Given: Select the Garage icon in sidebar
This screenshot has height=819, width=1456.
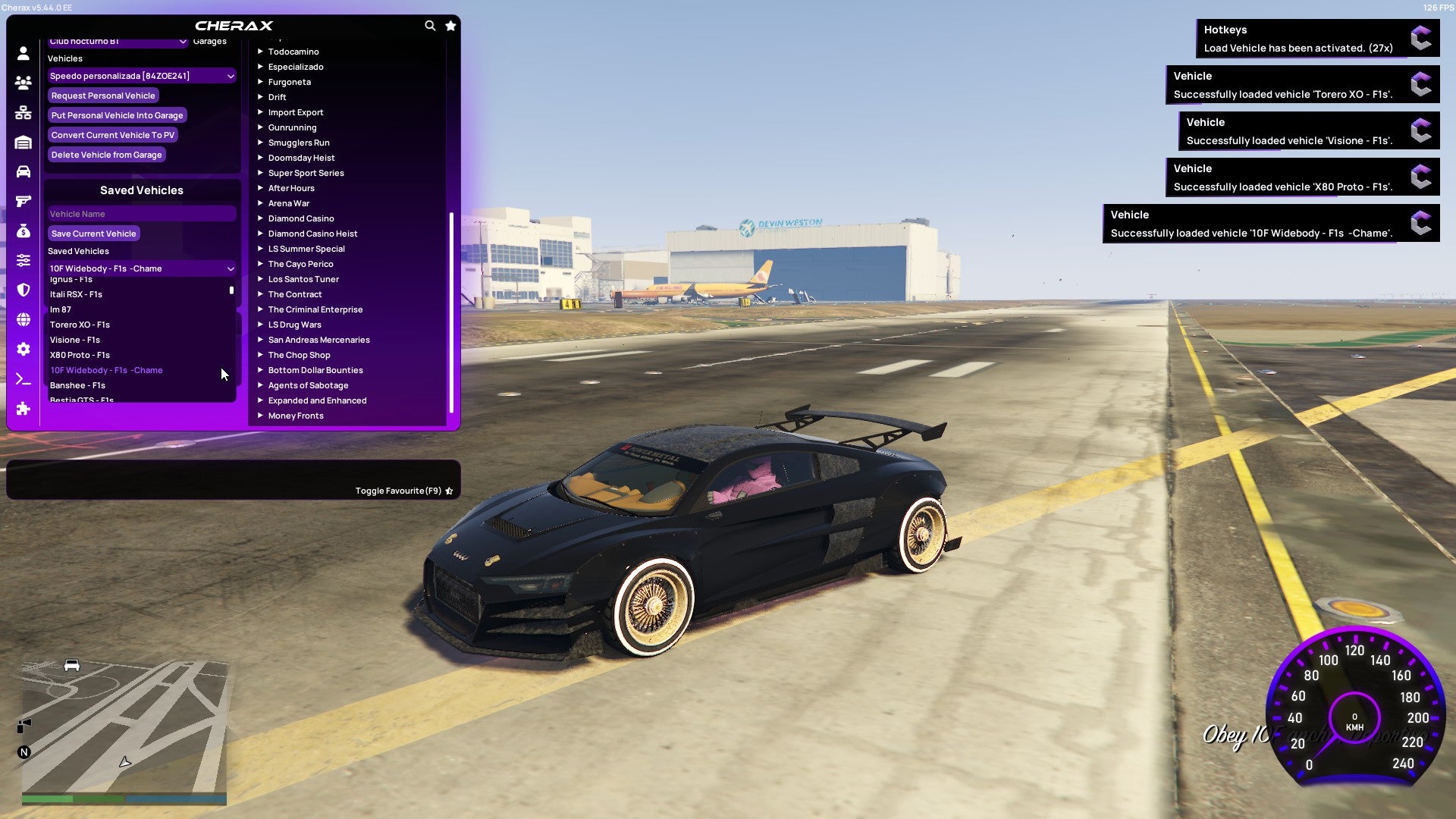Looking at the screenshot, I should tap(23, 142).
